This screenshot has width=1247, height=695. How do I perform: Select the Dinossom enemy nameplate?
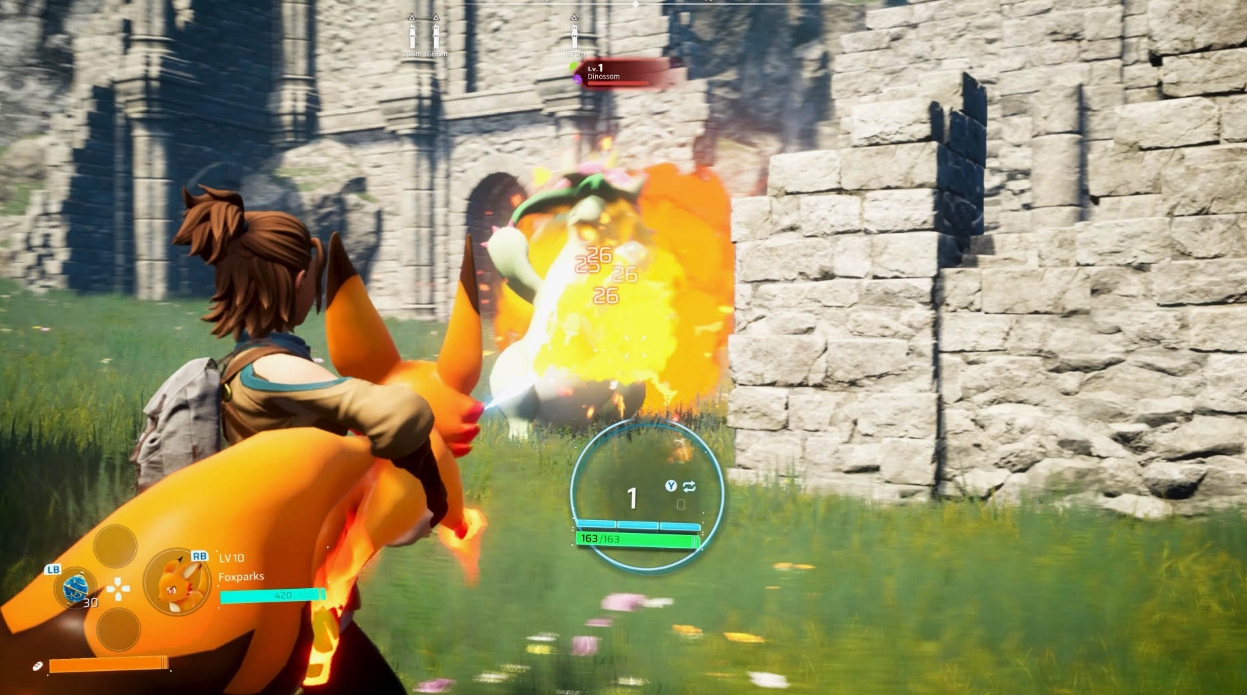(623, 73)
